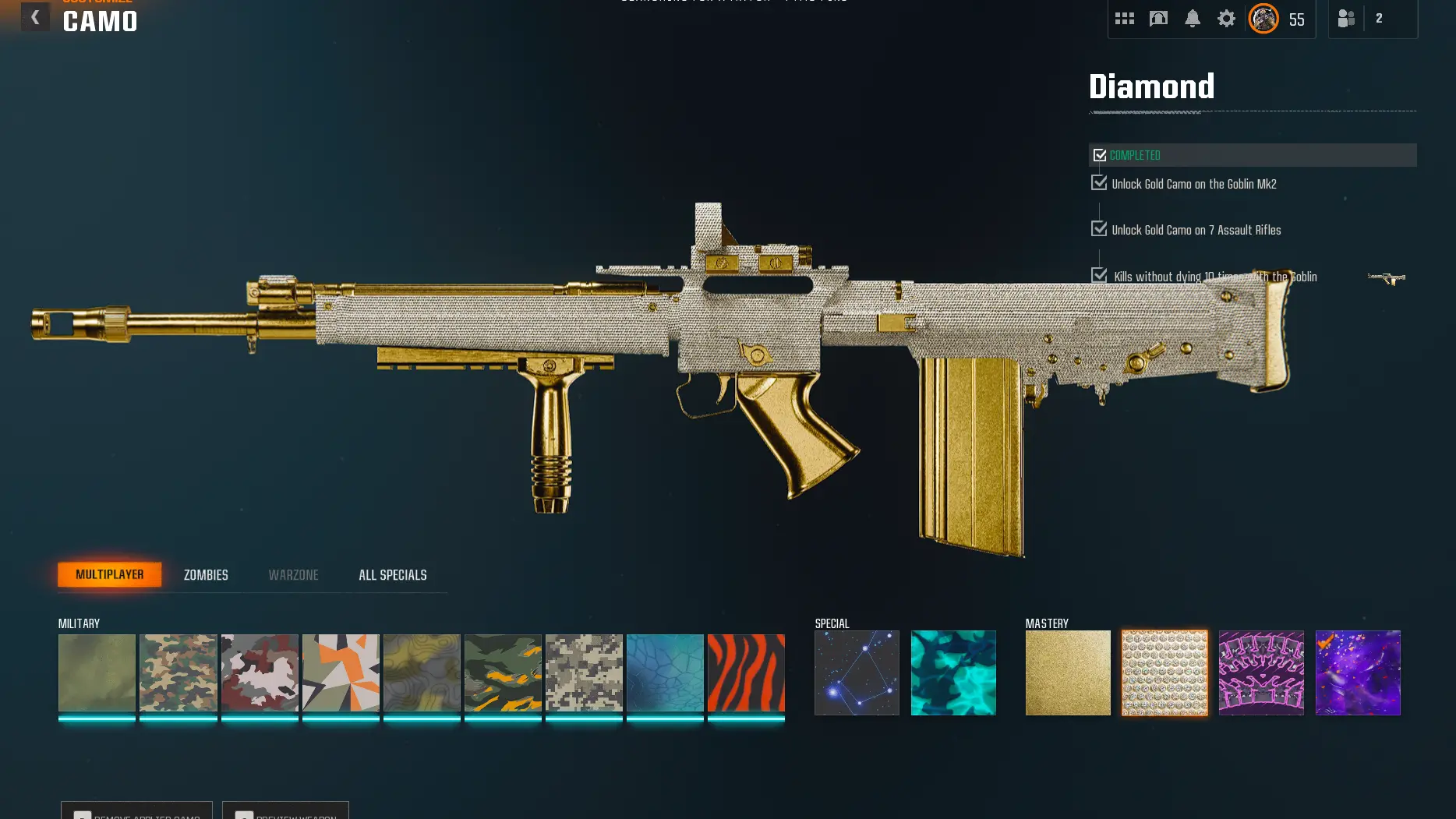Click the player profile avatar showing level 55

(x=1263, y=19)
